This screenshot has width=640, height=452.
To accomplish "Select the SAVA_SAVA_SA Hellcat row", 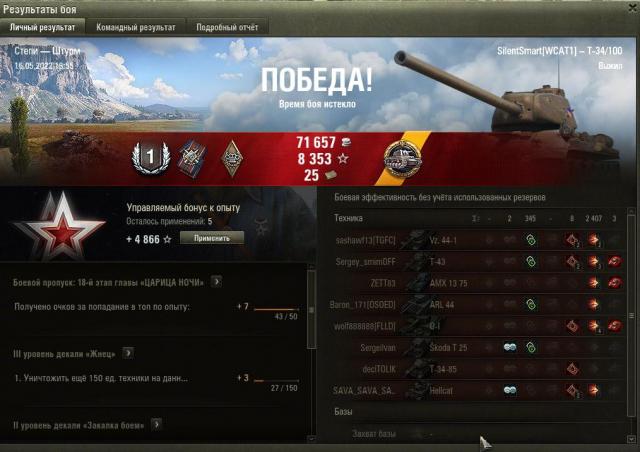I will point(478,390).
